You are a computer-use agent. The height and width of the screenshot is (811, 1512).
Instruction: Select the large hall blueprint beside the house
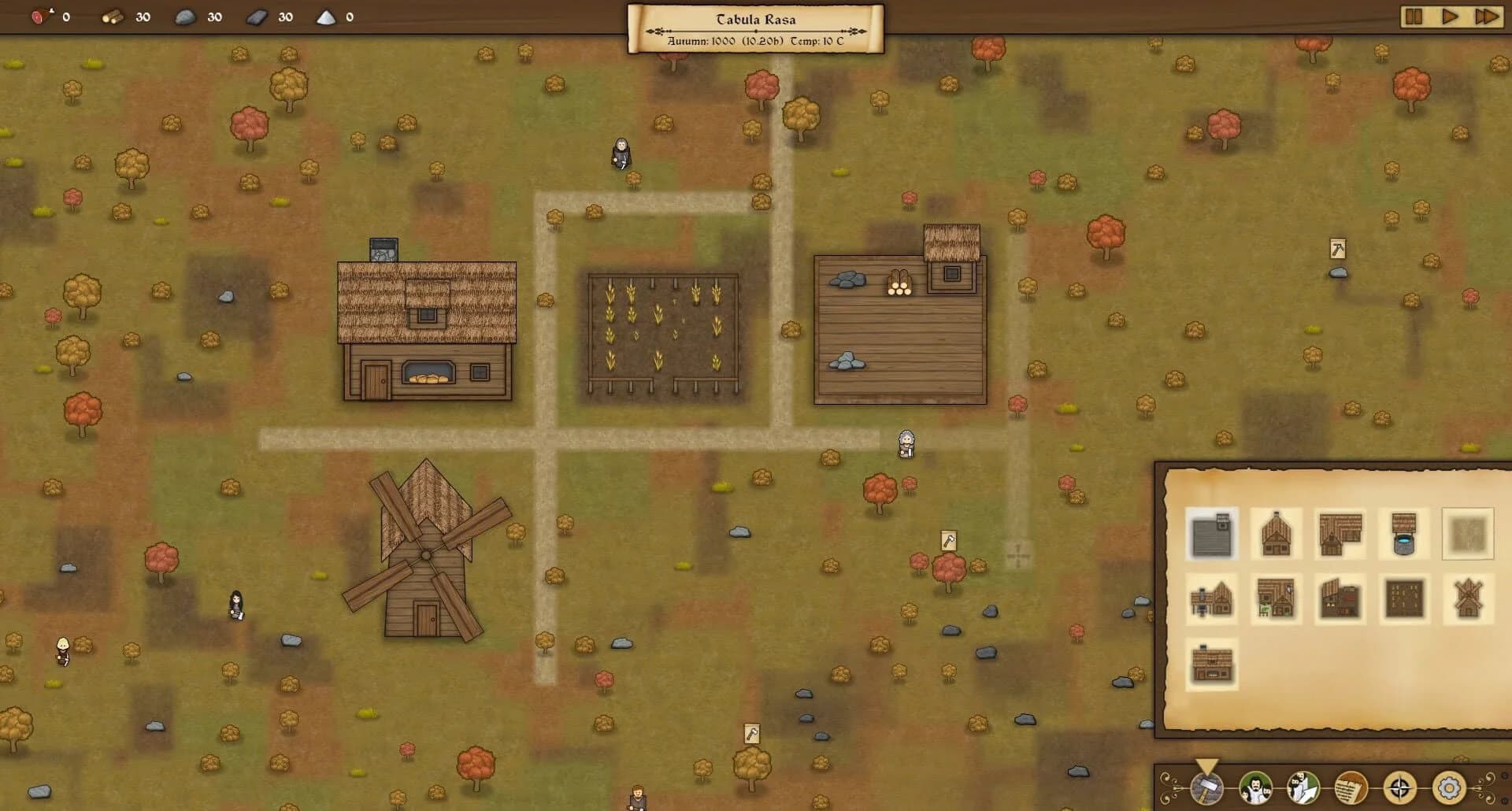click(x=1340, y=533)
